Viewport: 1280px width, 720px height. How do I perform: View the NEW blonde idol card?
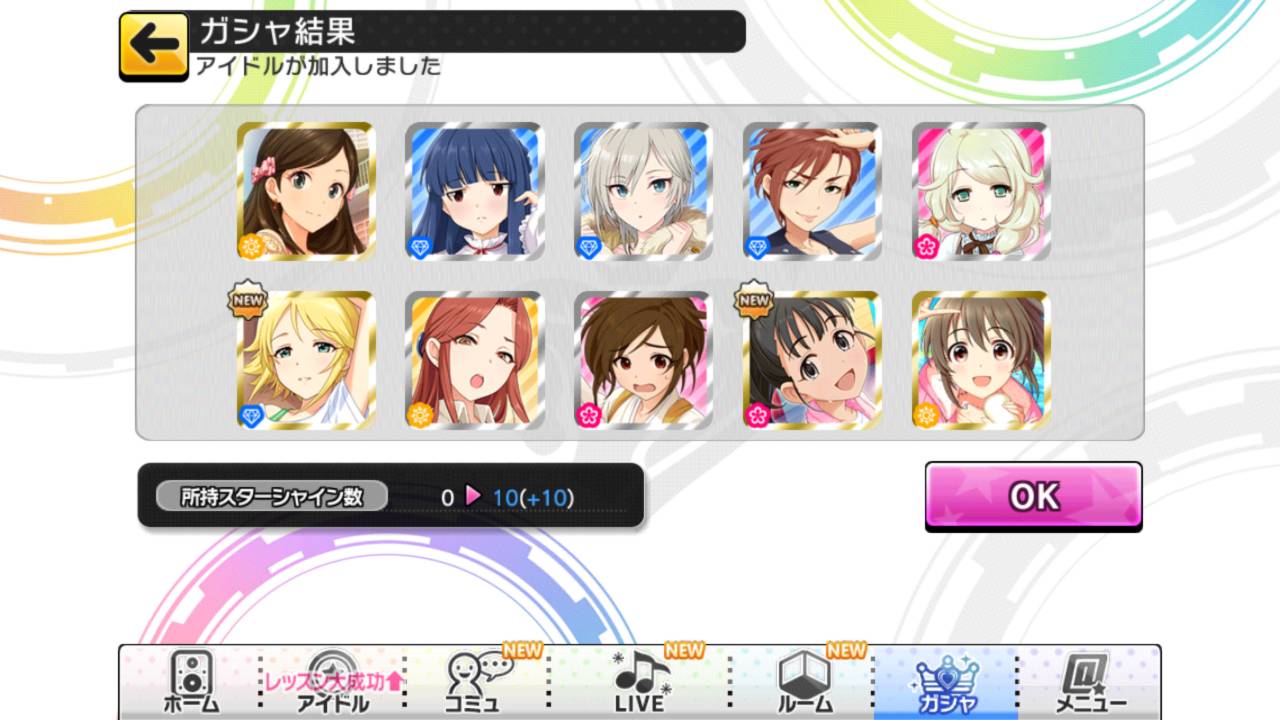coord(306,360)
